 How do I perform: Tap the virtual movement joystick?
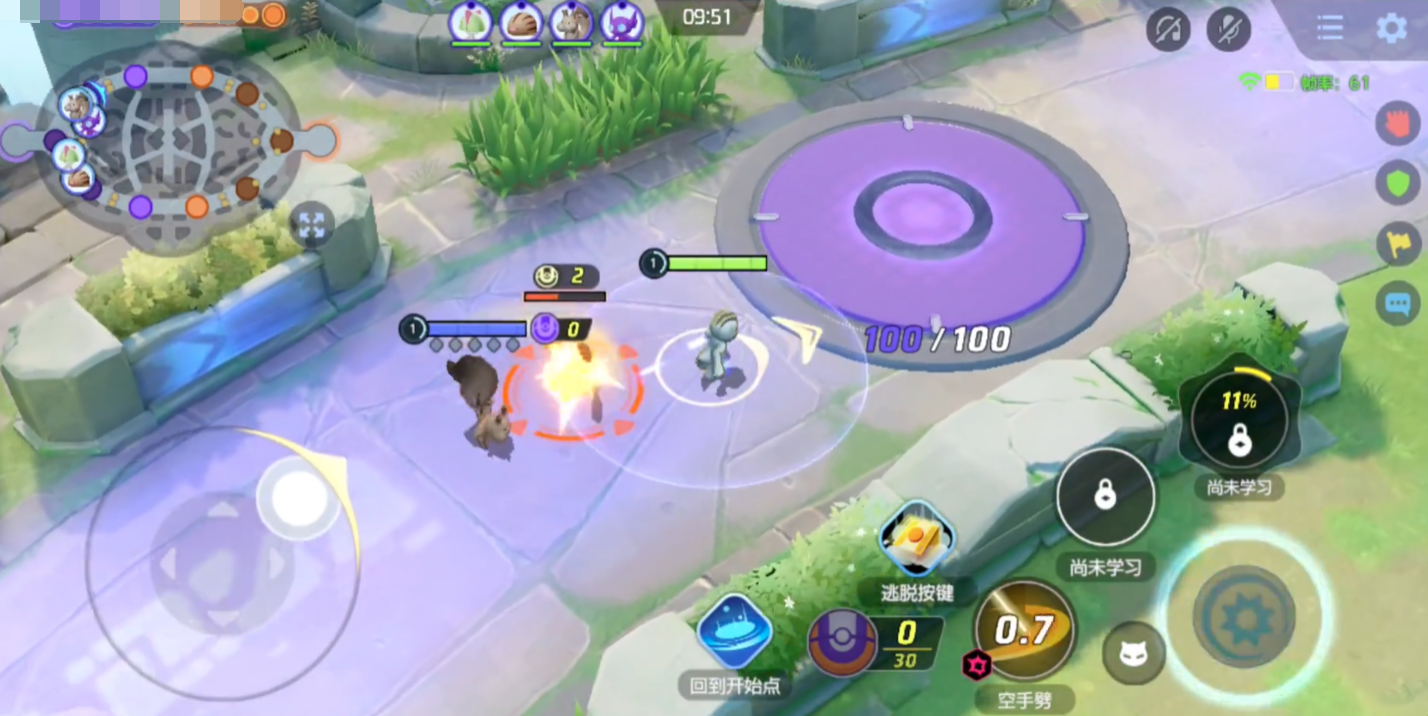coord(222,563)
